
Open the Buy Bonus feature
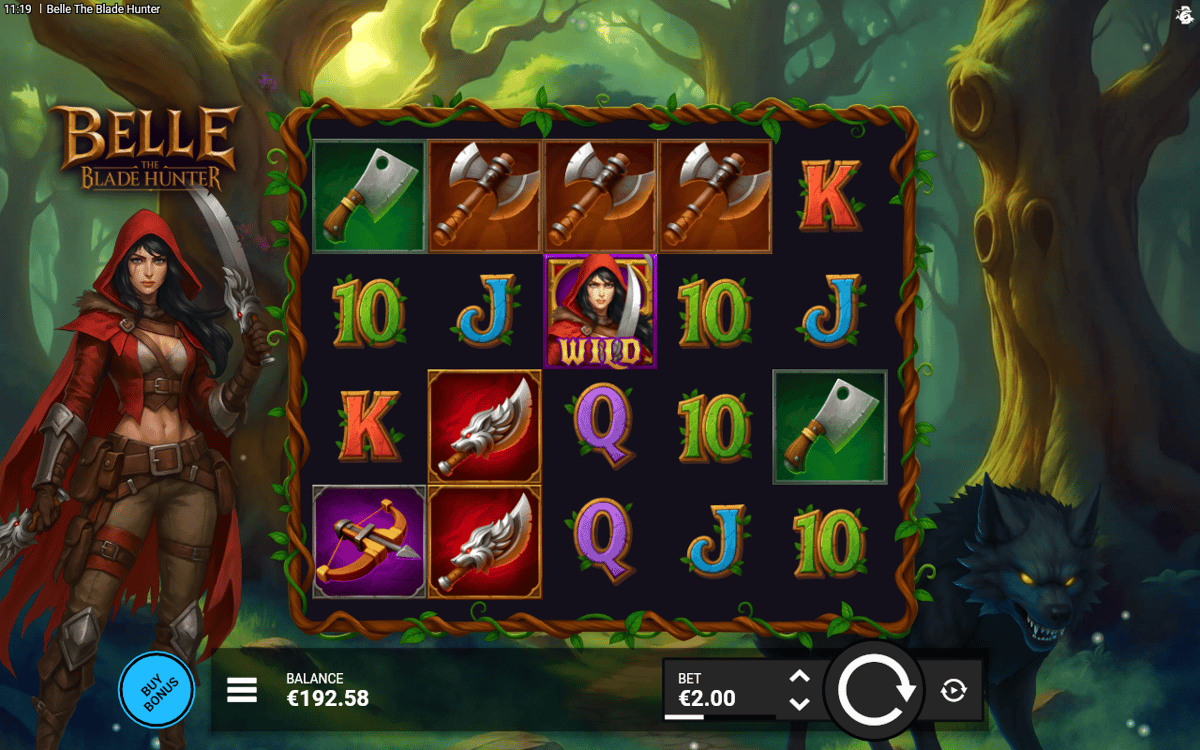[156, 689]
